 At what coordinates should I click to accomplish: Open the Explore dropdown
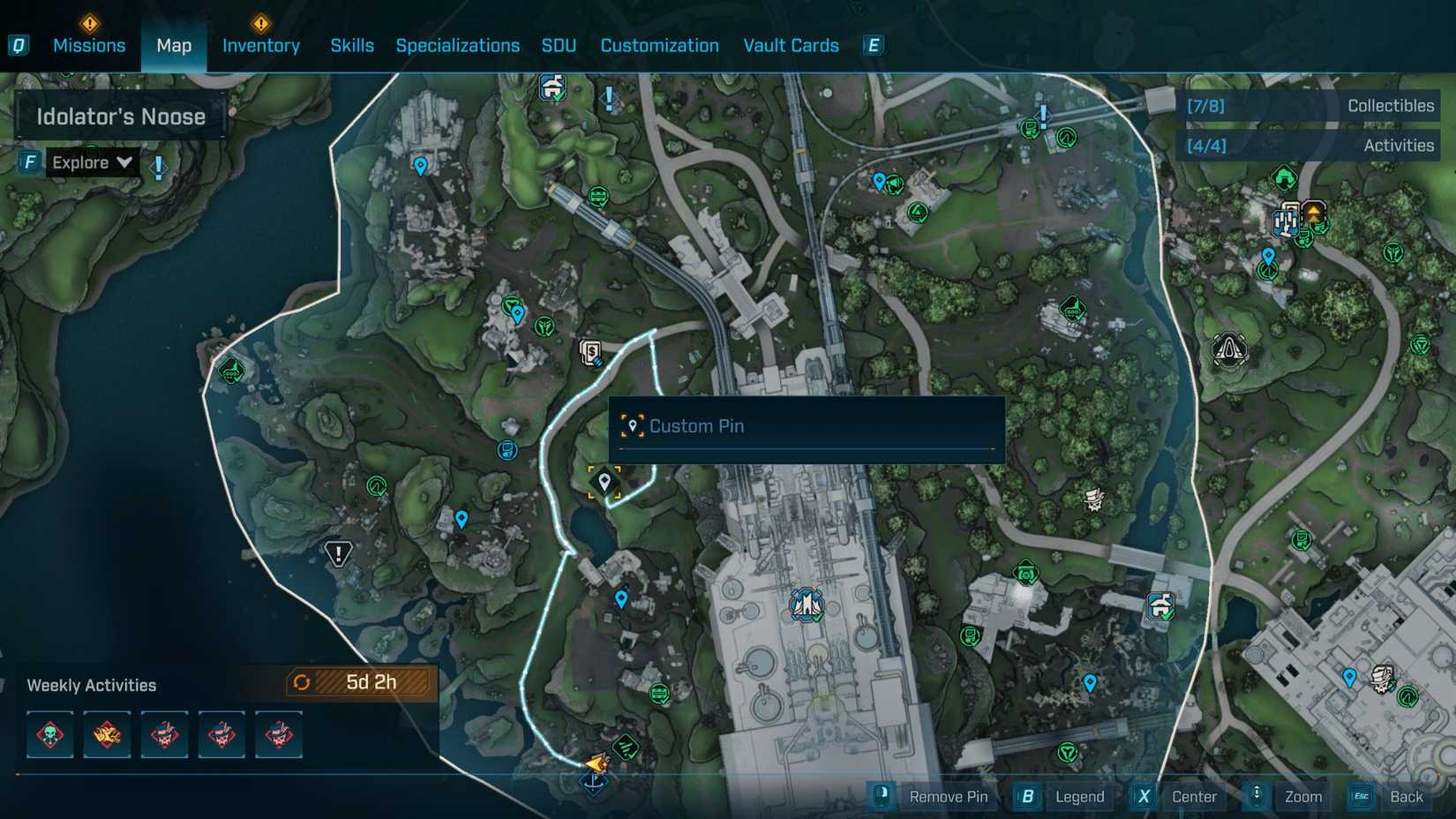click(91, 162)
